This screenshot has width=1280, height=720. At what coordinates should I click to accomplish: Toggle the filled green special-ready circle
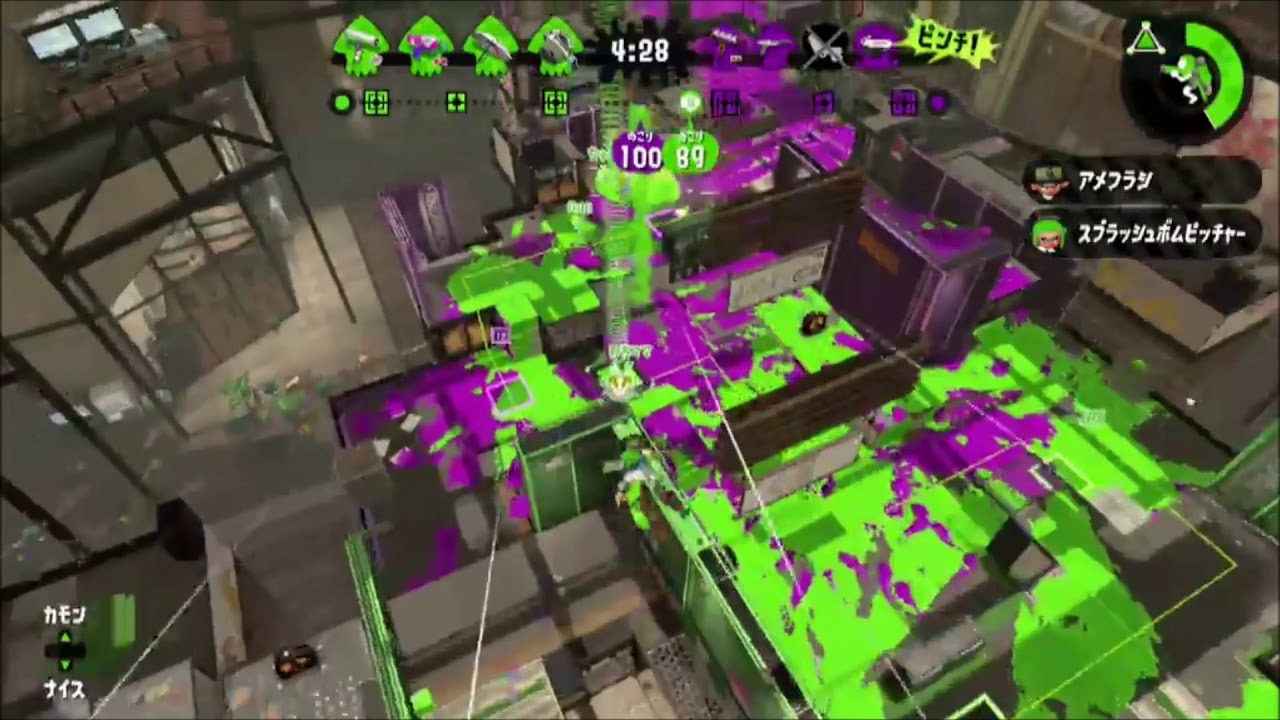click(342, 102)
